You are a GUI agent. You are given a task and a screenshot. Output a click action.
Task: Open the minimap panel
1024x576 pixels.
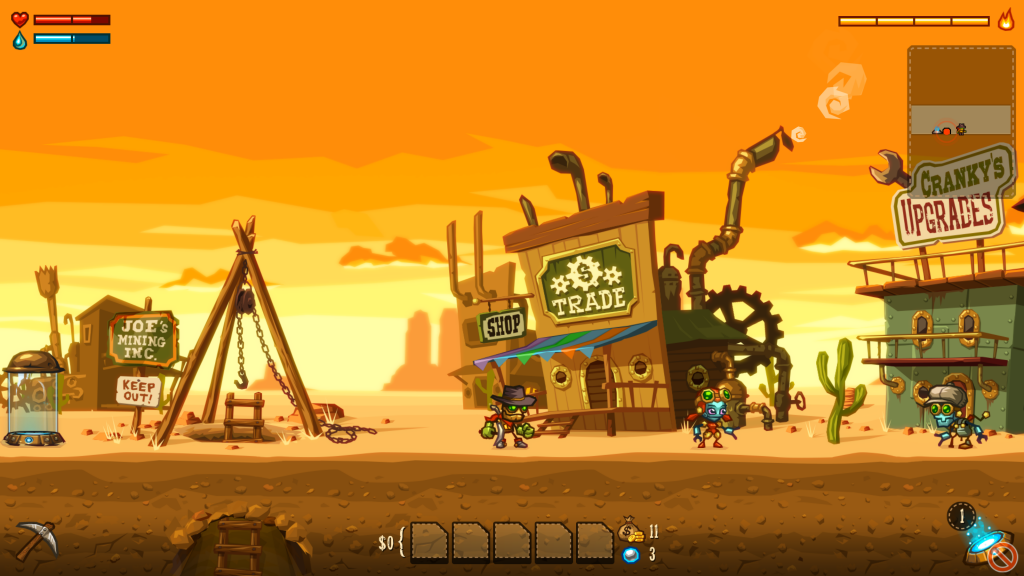pos(961,120)
